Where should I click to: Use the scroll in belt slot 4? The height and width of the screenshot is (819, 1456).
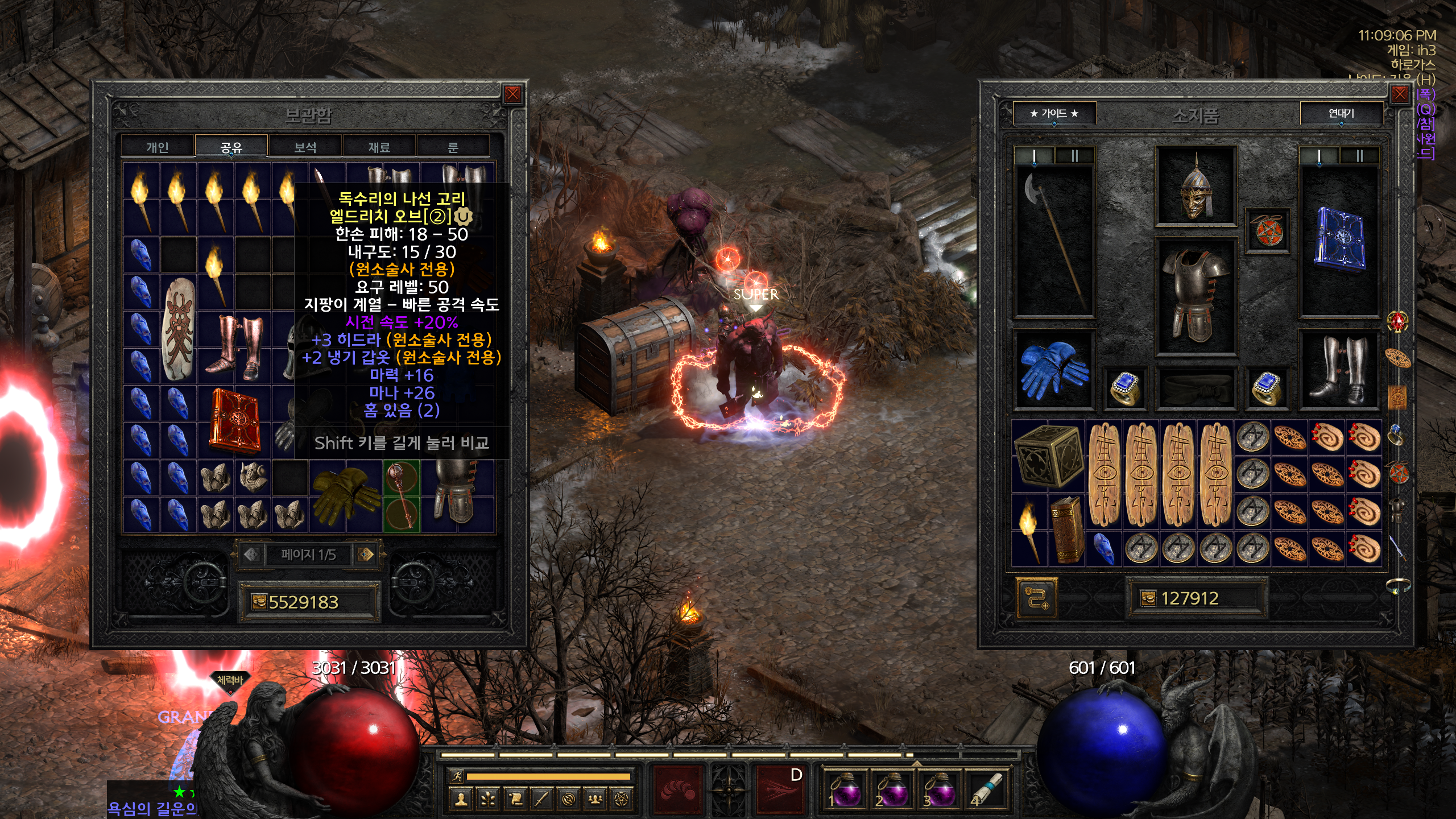pyautogui.click(x=987, y=789)
